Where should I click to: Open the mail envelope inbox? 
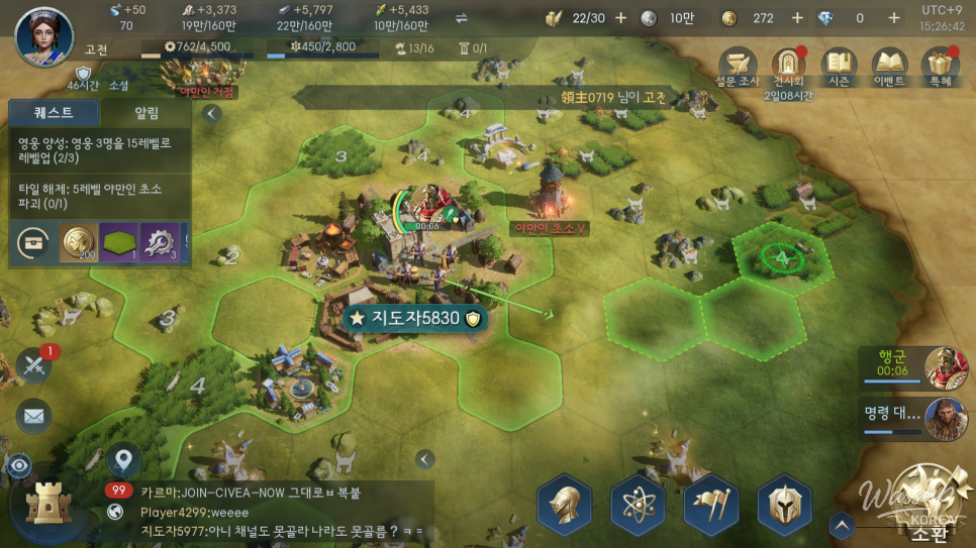pos(34,415)
